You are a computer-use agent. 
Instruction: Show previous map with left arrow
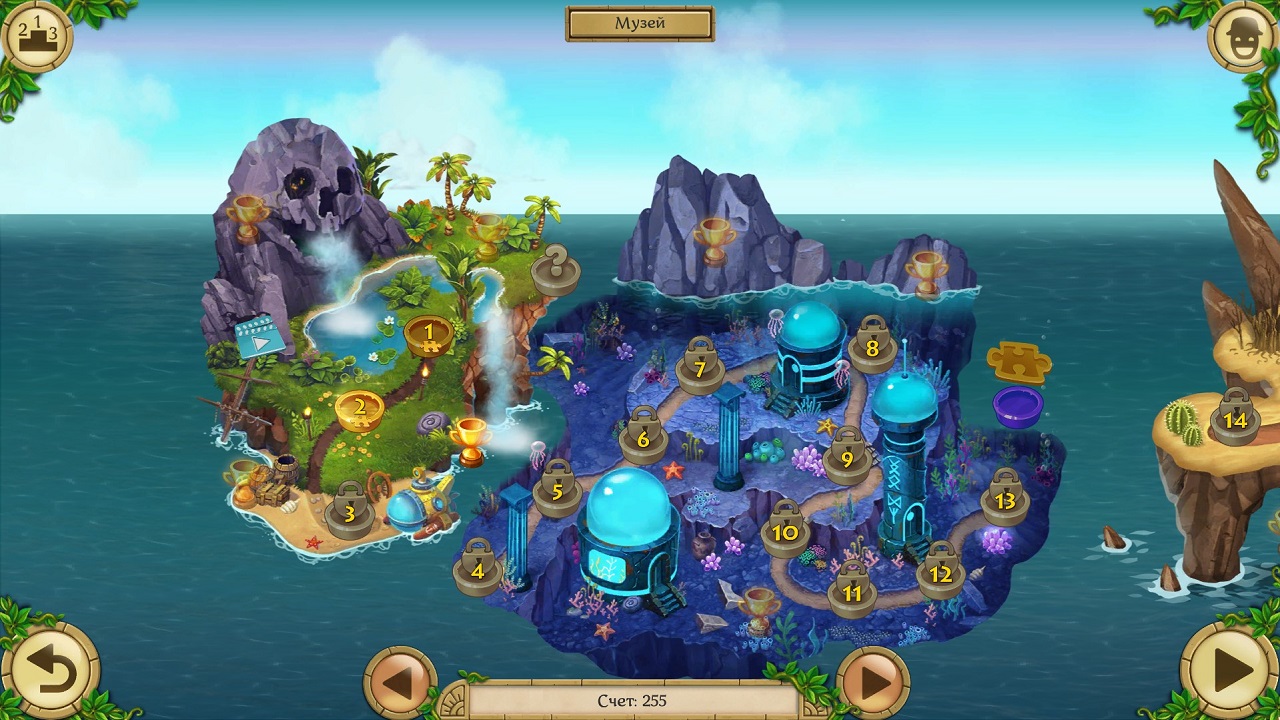(x=400, y=683)
